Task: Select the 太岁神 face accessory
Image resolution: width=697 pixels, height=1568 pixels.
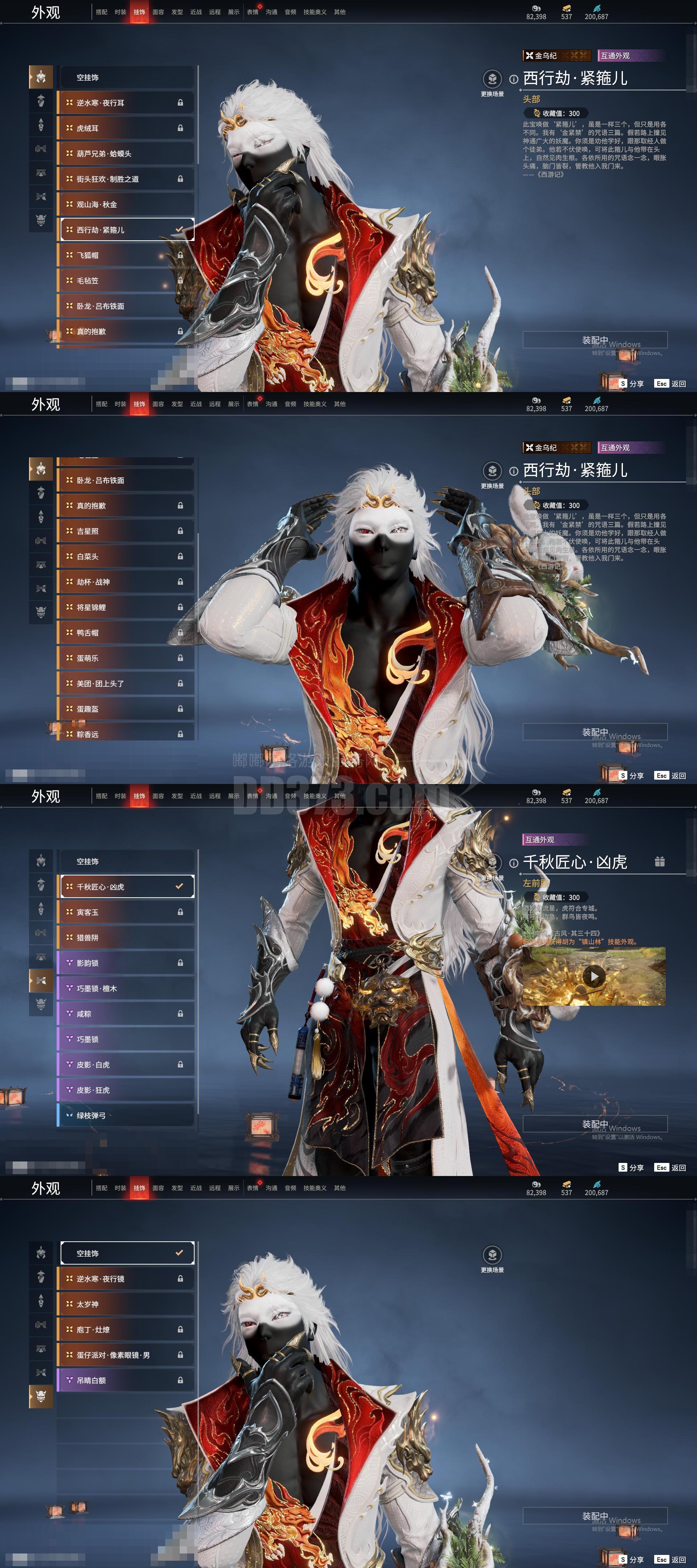Action: coord(126,1304)
